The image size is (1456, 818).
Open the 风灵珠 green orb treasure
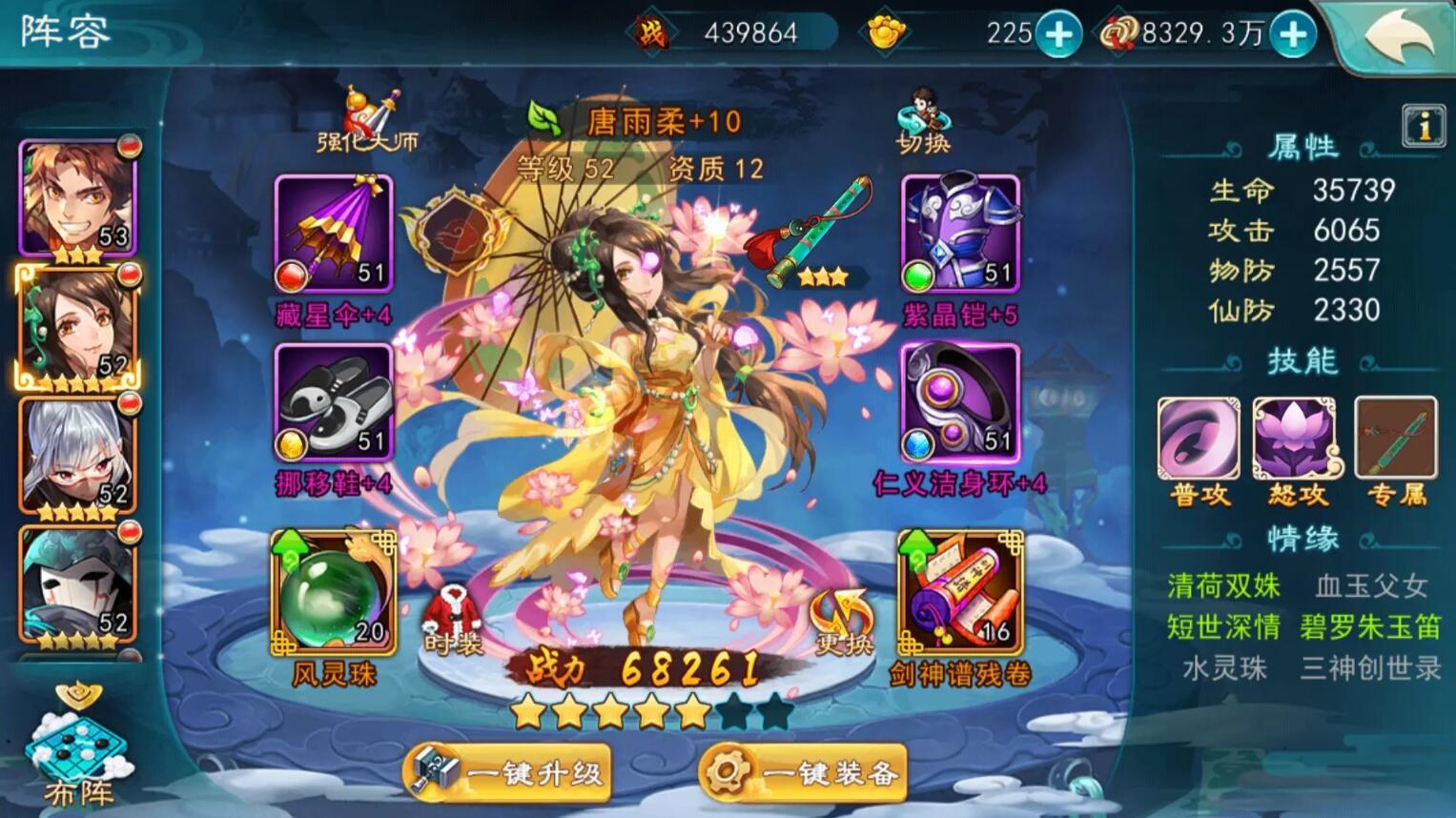[x=334, y=592]
